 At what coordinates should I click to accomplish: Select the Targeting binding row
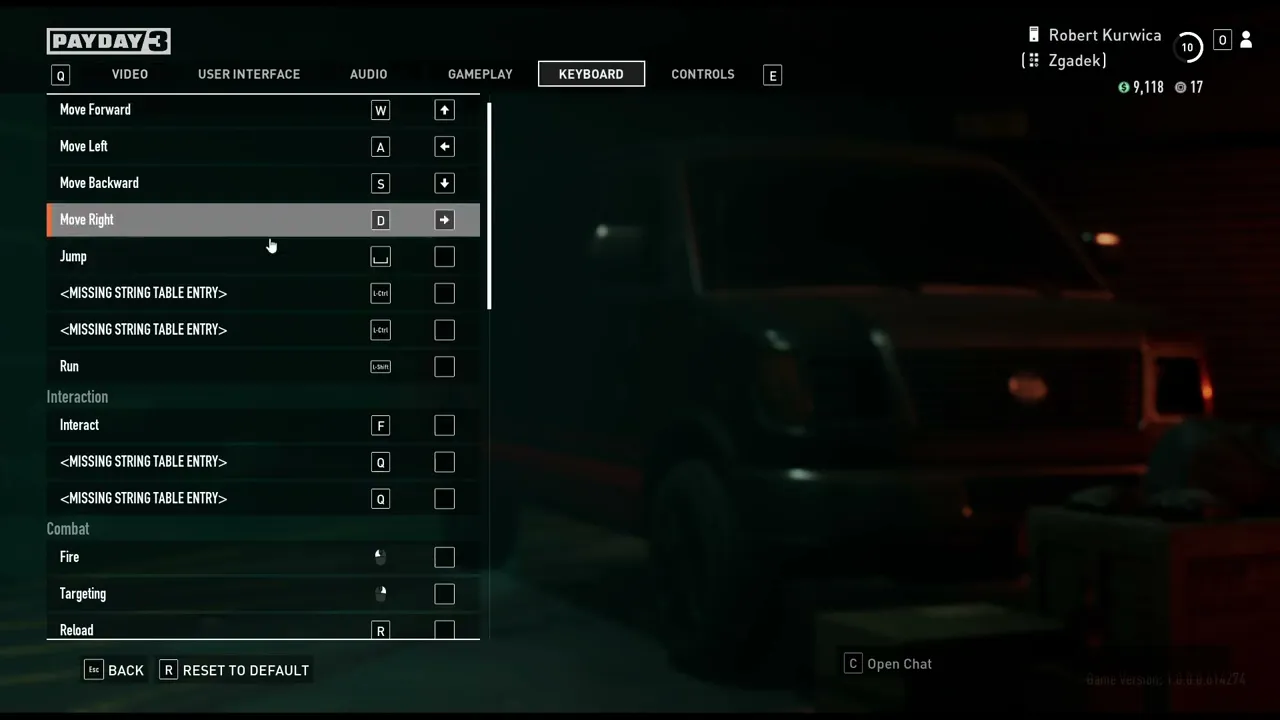pos(200,594)
